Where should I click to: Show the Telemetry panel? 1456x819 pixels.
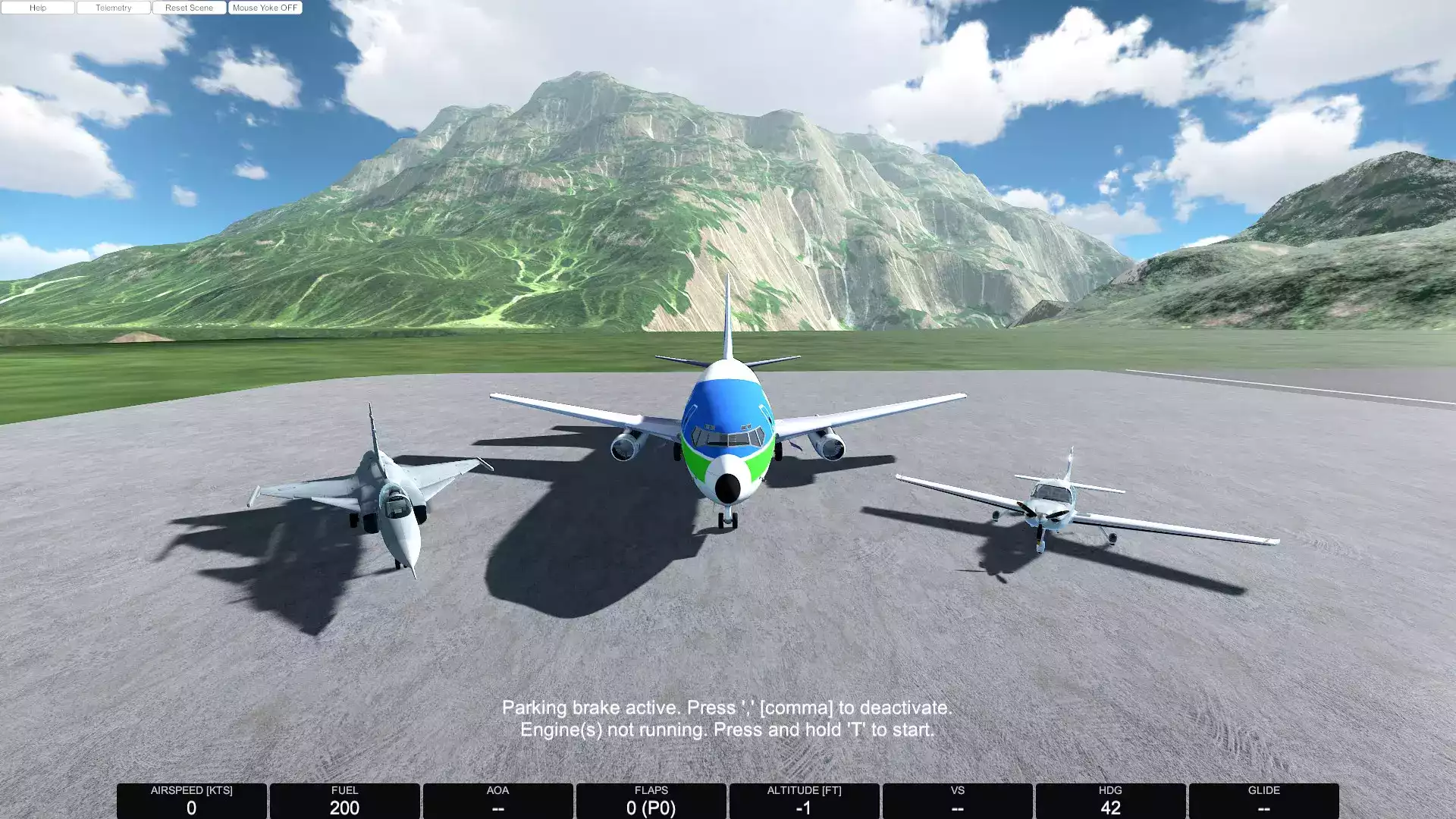click(x=114, y=8)
